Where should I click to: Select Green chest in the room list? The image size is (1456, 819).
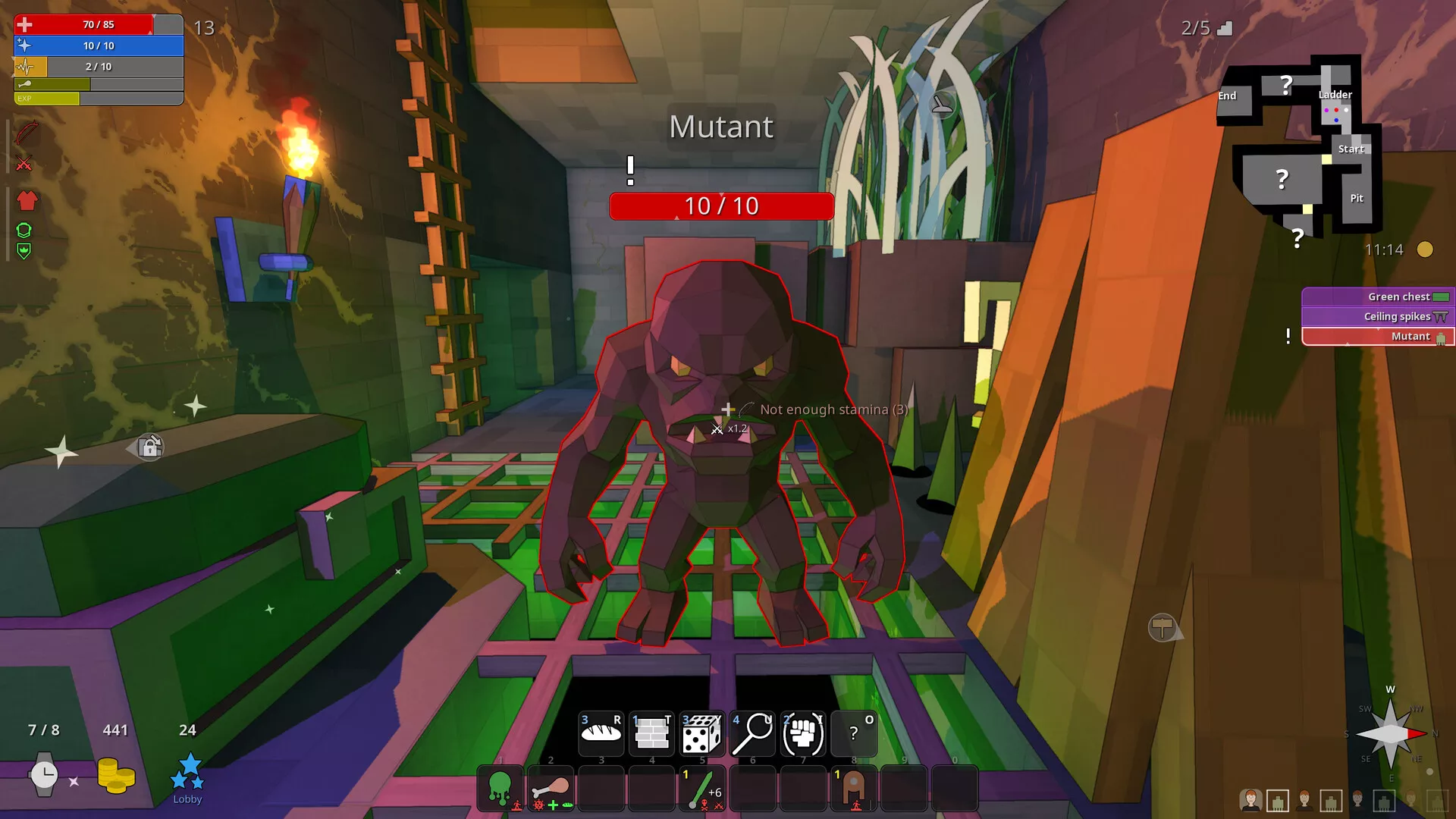pos(1378,297)
